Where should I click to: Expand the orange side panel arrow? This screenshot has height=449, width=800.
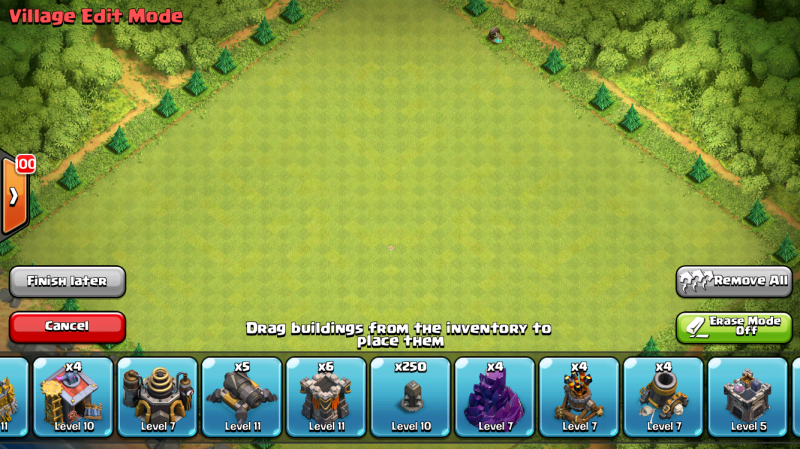(x=14, y=195)
